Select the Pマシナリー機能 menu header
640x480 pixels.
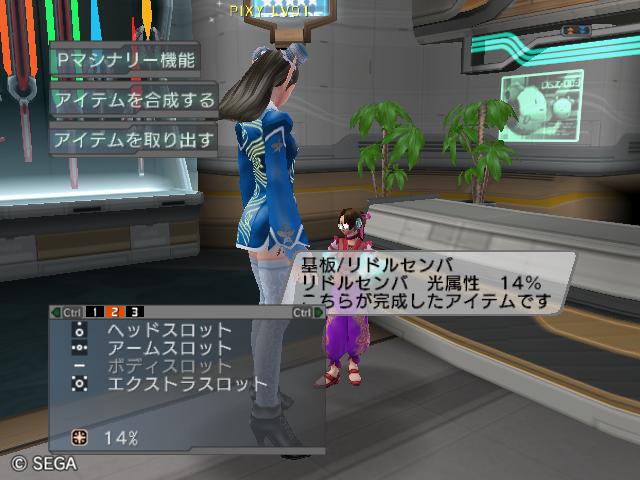pyautogui.click(x=125, y=58)
